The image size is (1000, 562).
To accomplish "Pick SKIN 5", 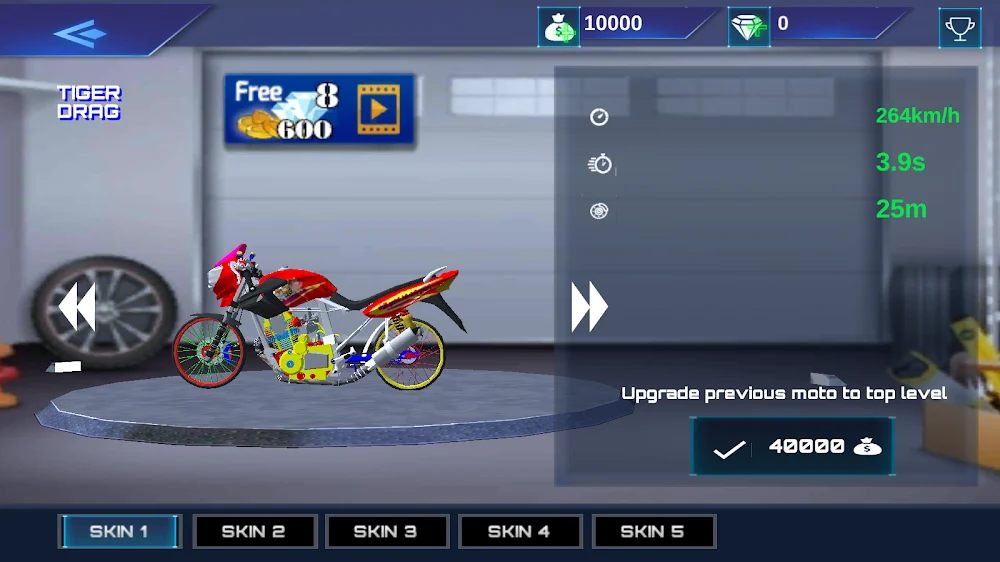I will click(x=653, y=531).
